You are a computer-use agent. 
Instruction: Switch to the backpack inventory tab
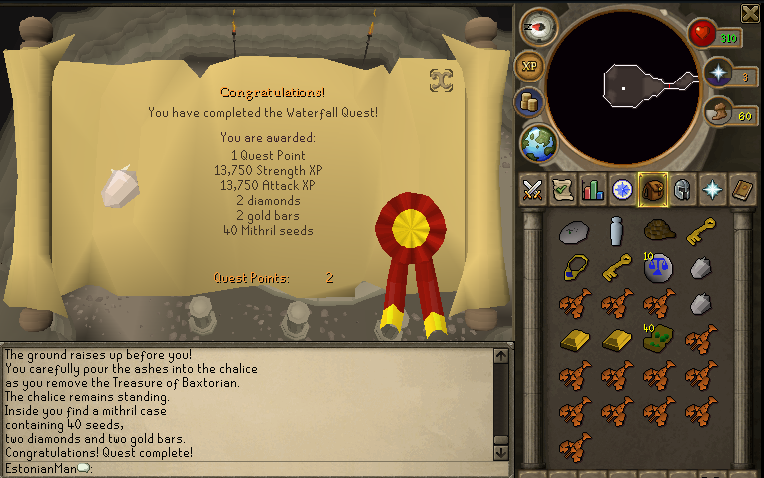[651, 188]
